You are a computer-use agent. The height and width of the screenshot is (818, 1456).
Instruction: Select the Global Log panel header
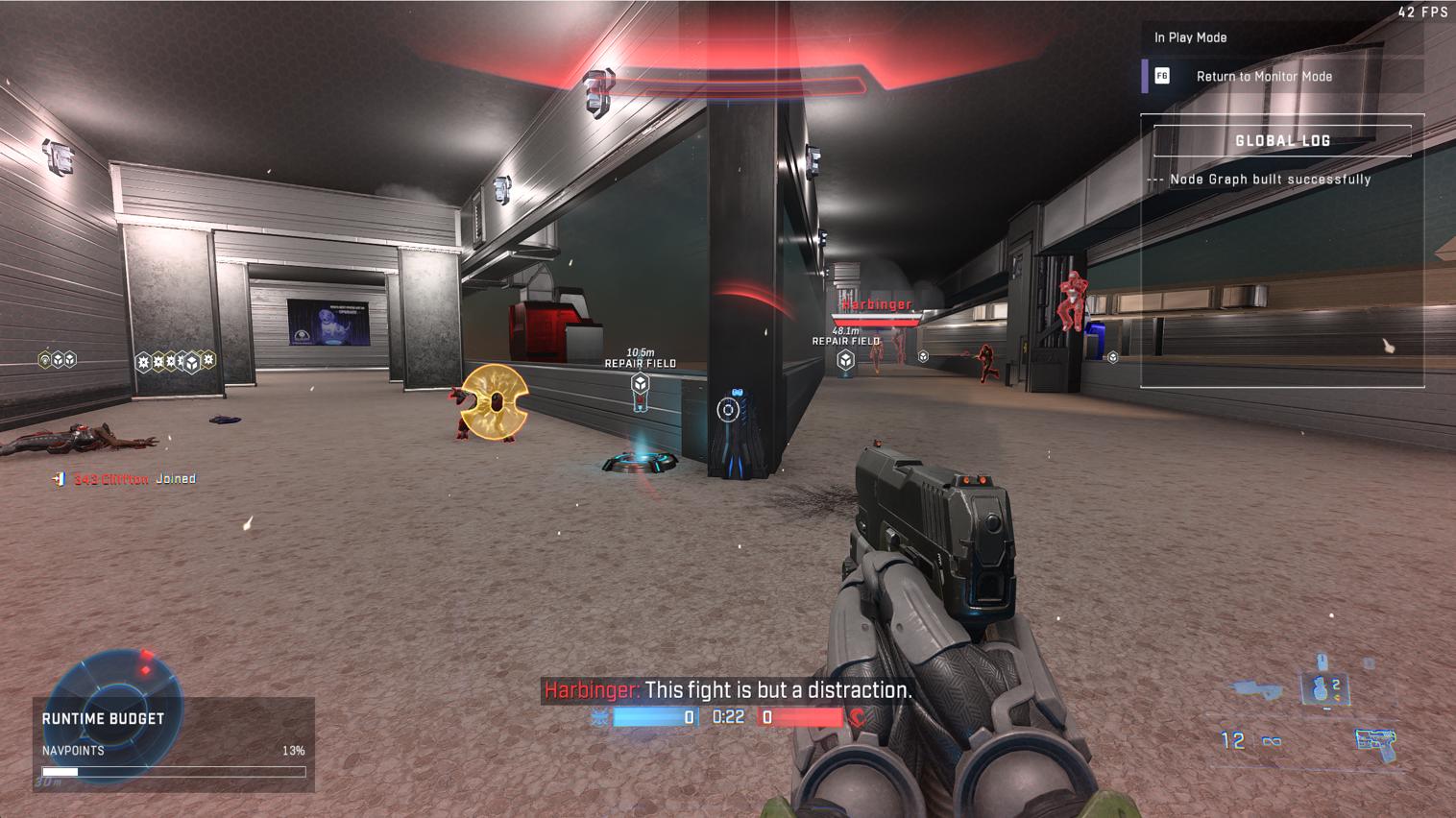point(1282,140)
